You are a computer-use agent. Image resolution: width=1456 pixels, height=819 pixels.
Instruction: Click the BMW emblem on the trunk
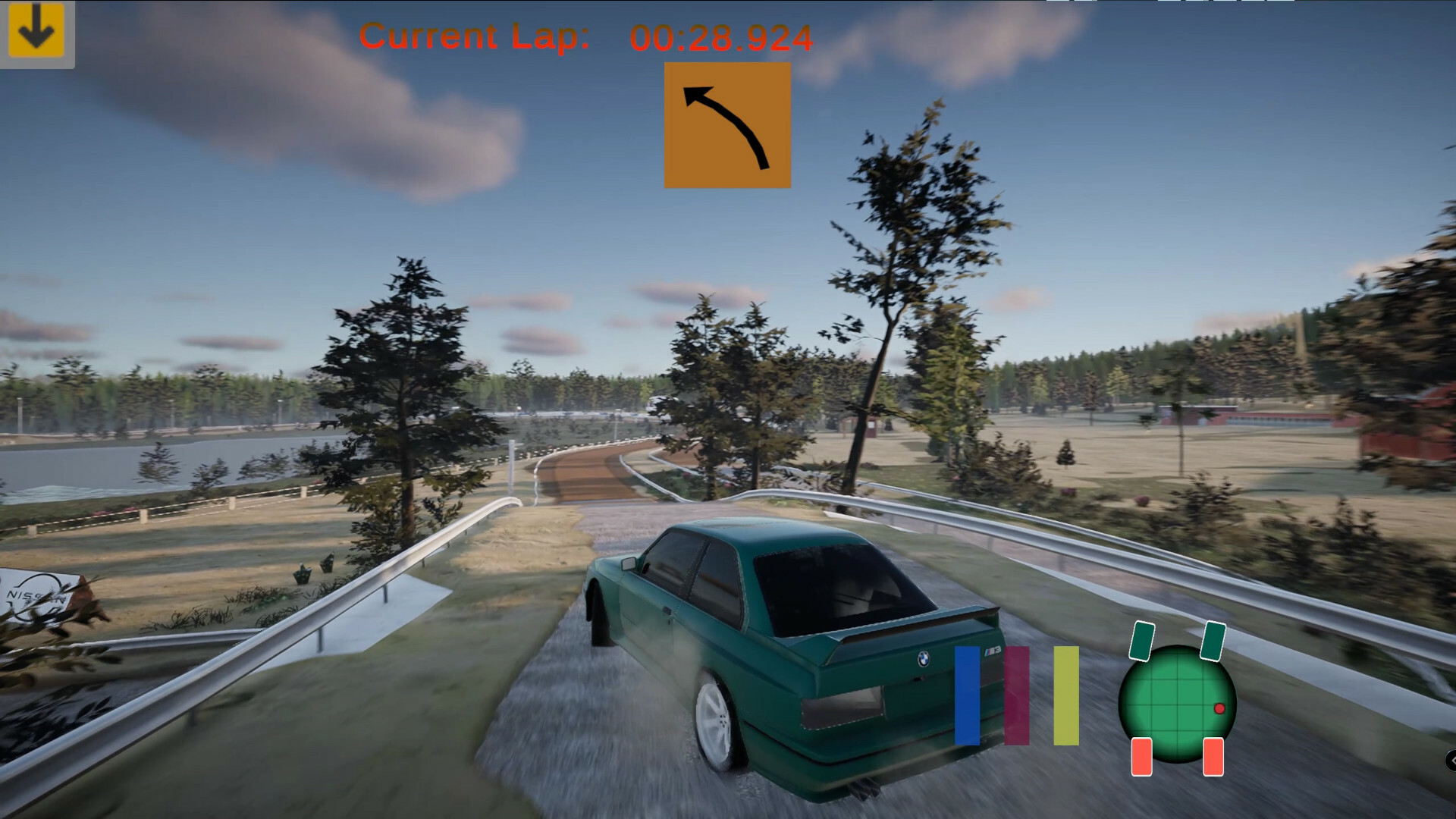click(924, 658)
